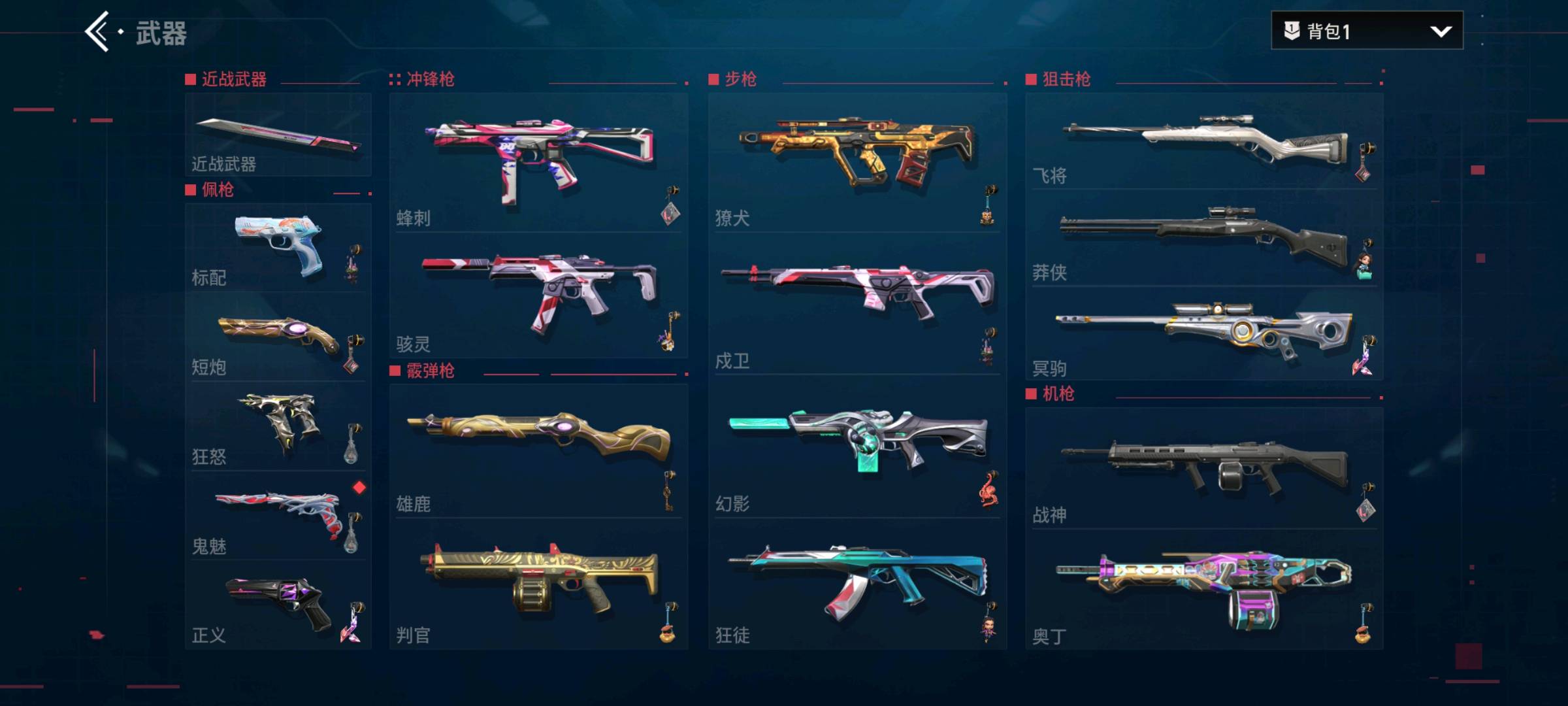Open the 雄鹿 shotgun slot
This screenshot has height=706, width=1568.
point(538,451)
